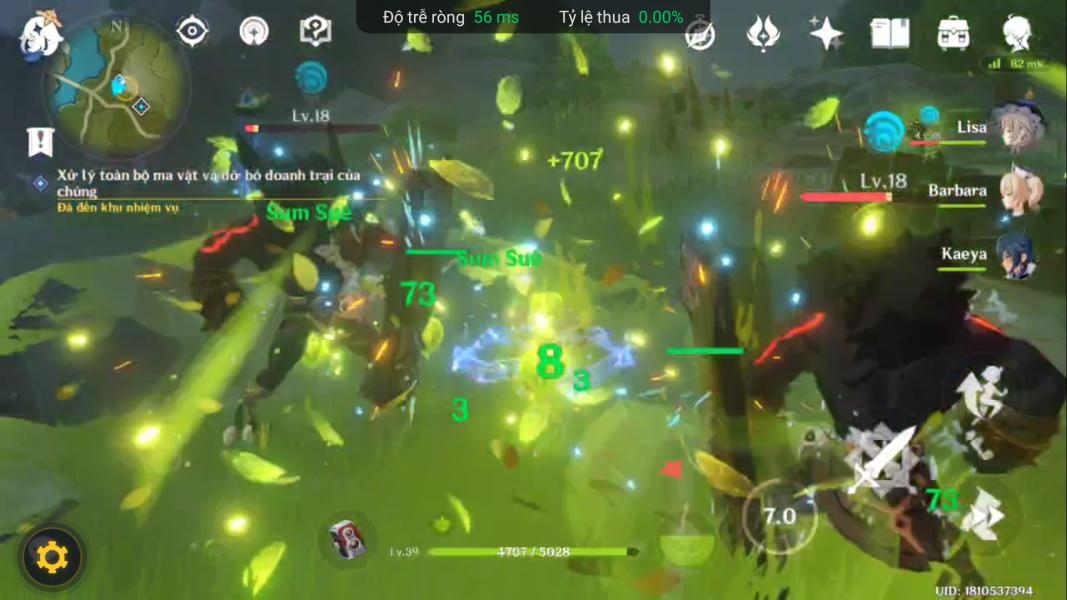
Task: Use the elemental skill showing 7.0 cooldown
Action: coord(779,516)
